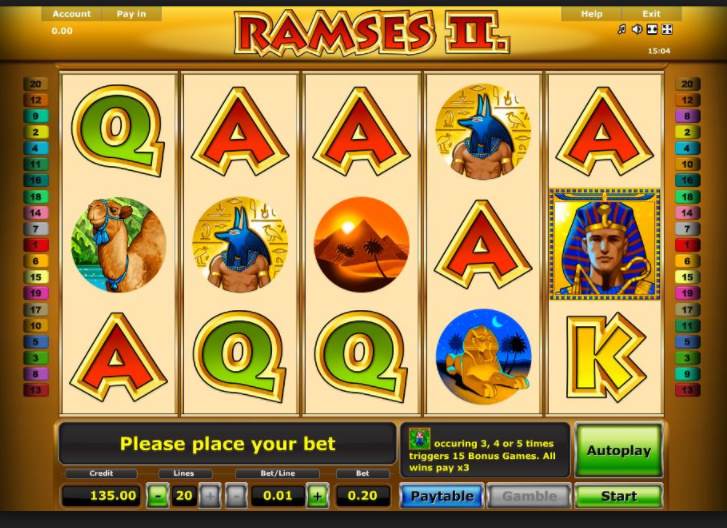Decrease the number of Lines
The height and width of the screenshot is (528, 727).
(x=157, y=495)
